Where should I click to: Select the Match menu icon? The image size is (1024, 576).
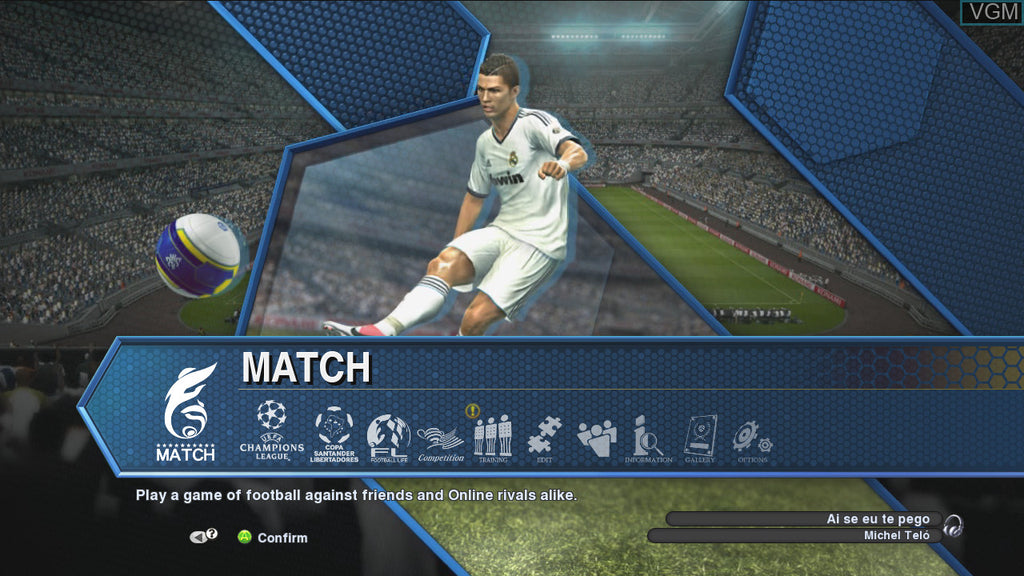(187, 412)
